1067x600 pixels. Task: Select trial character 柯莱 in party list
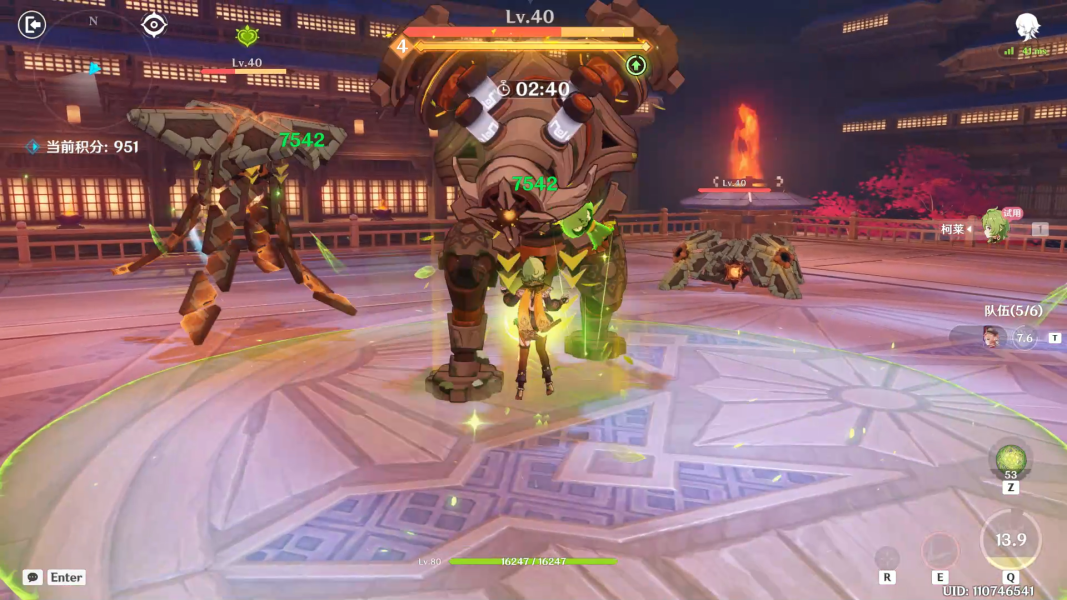(994, 228)
